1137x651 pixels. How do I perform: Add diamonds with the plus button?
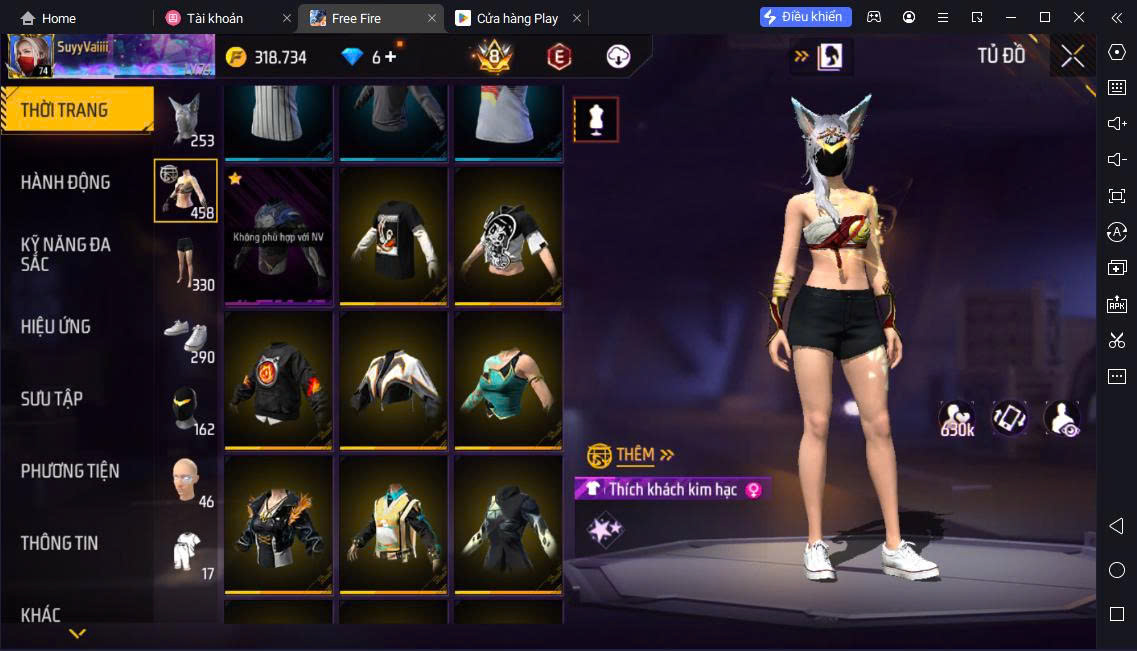click(390, 57)
